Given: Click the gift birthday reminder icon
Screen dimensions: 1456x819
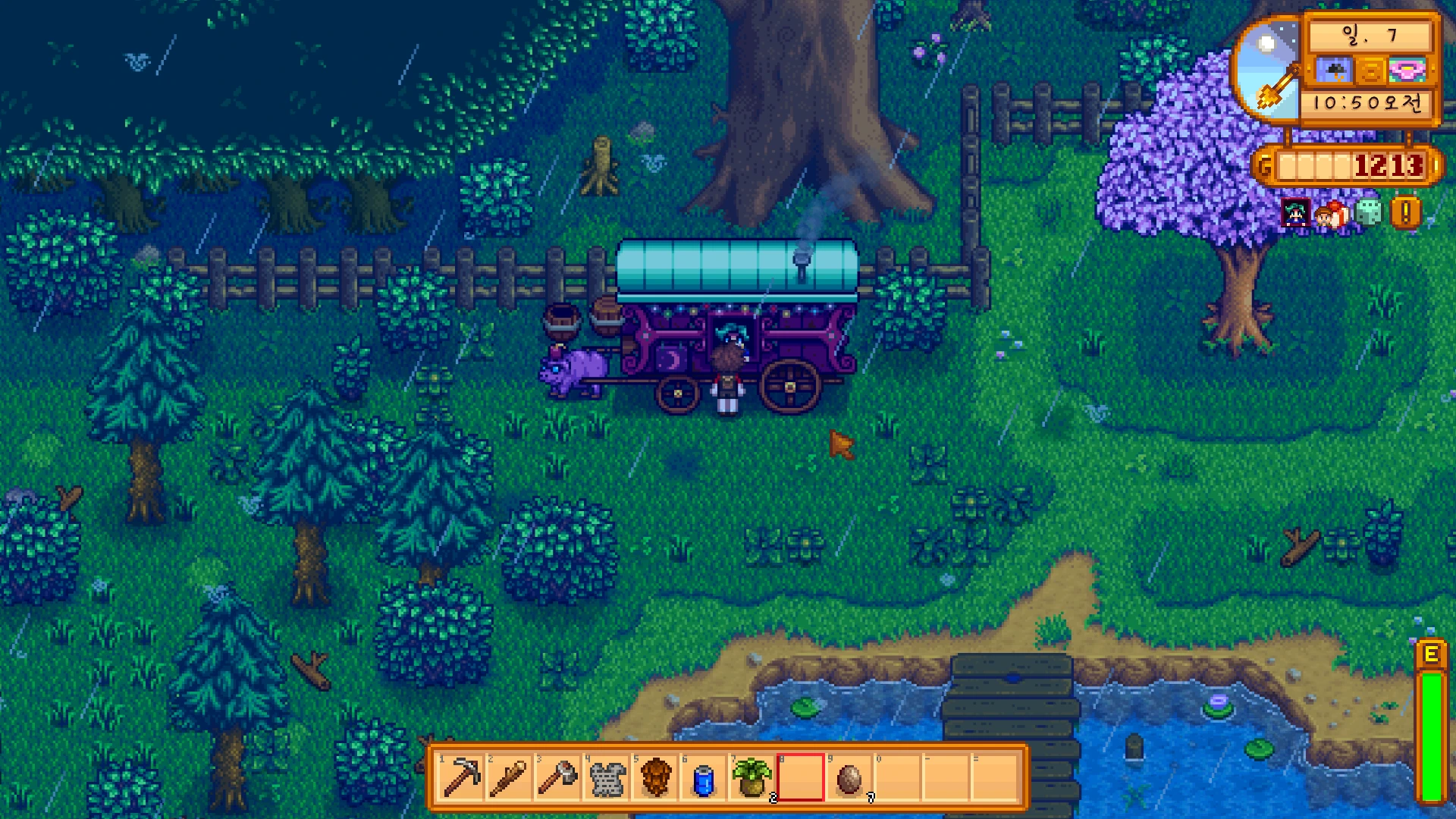Looking at the screenshot, I should point(1332,215).
